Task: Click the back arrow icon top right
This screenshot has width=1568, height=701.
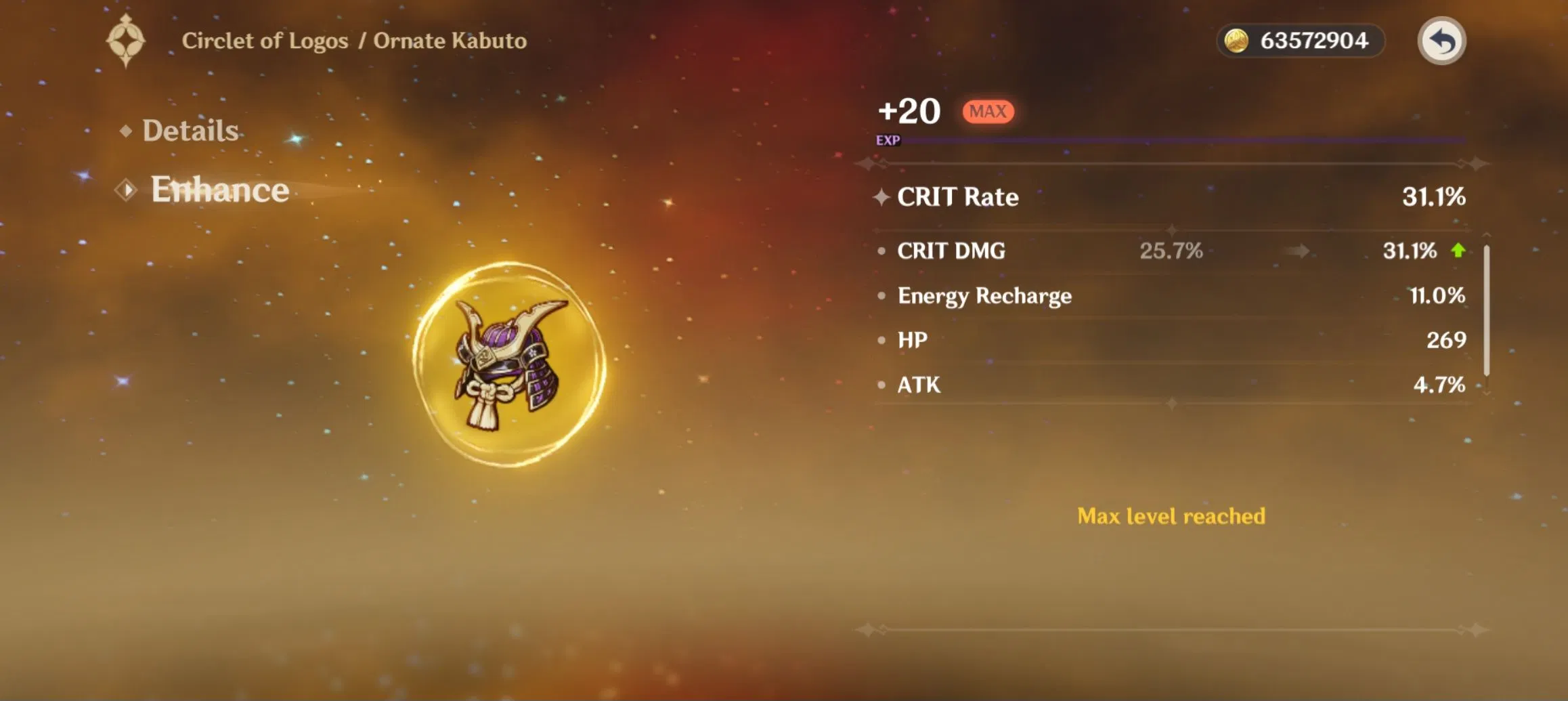Action: [x=1442, y=41]
